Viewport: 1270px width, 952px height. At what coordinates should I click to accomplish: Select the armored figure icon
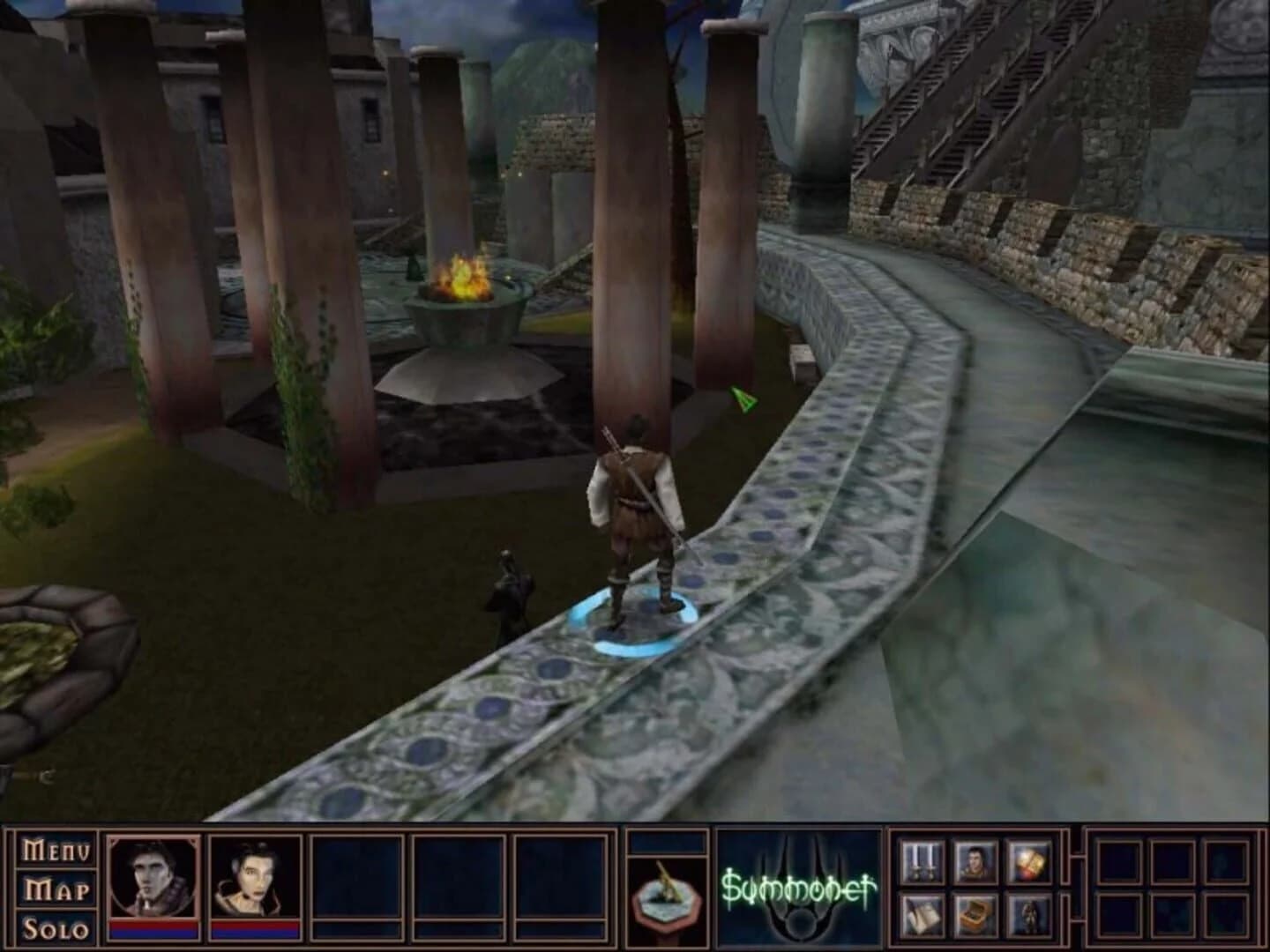pos(1029,915)
